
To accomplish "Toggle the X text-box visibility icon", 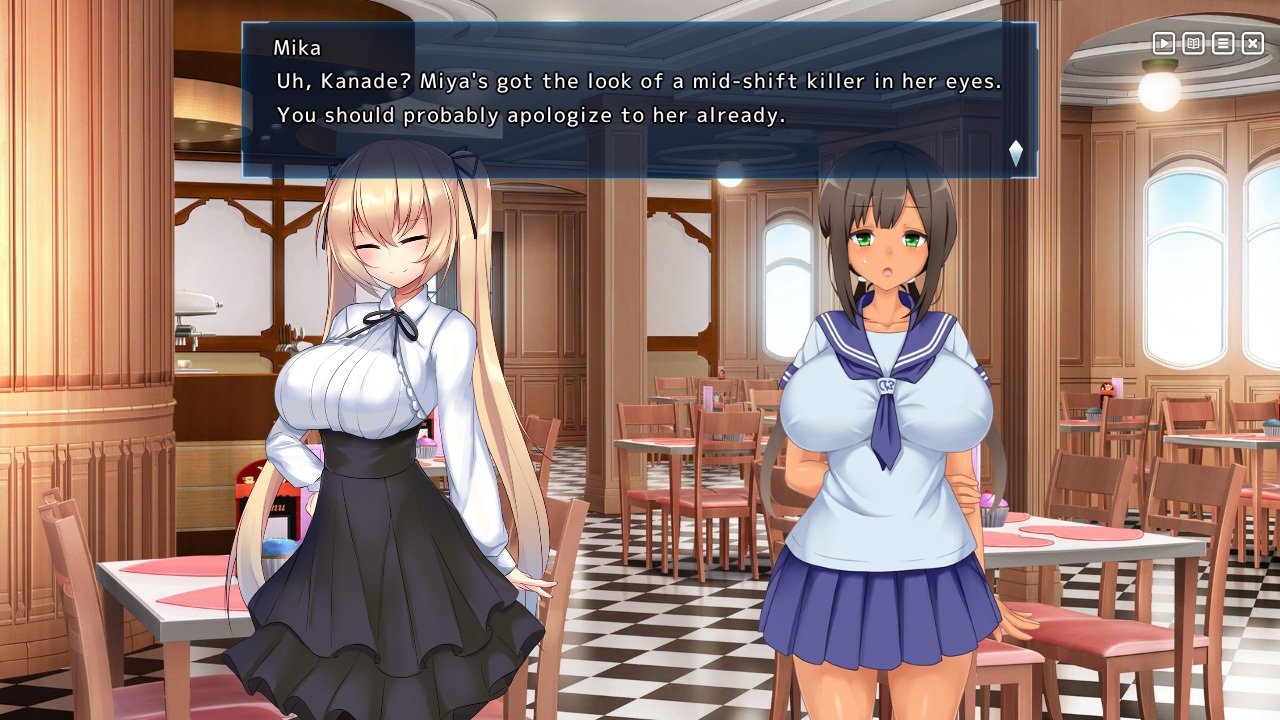I will pos(1251,44).
